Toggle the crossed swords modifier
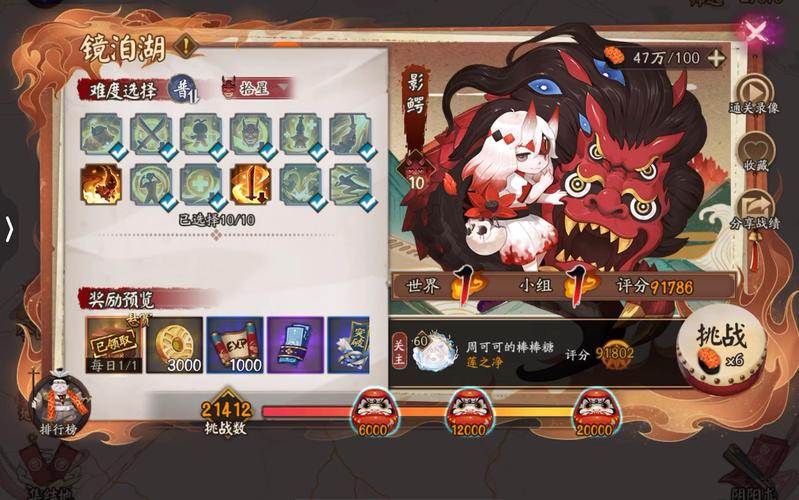The width and height of the screenshot is (799, 500). coord(151,133)
